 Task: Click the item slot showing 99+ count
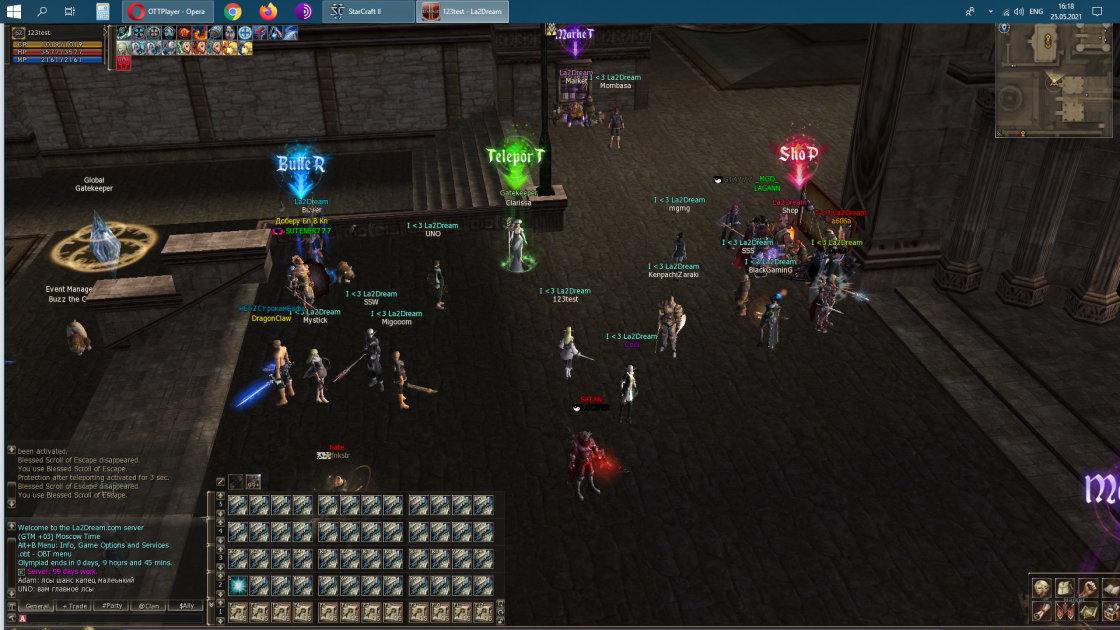coord(253,482)
